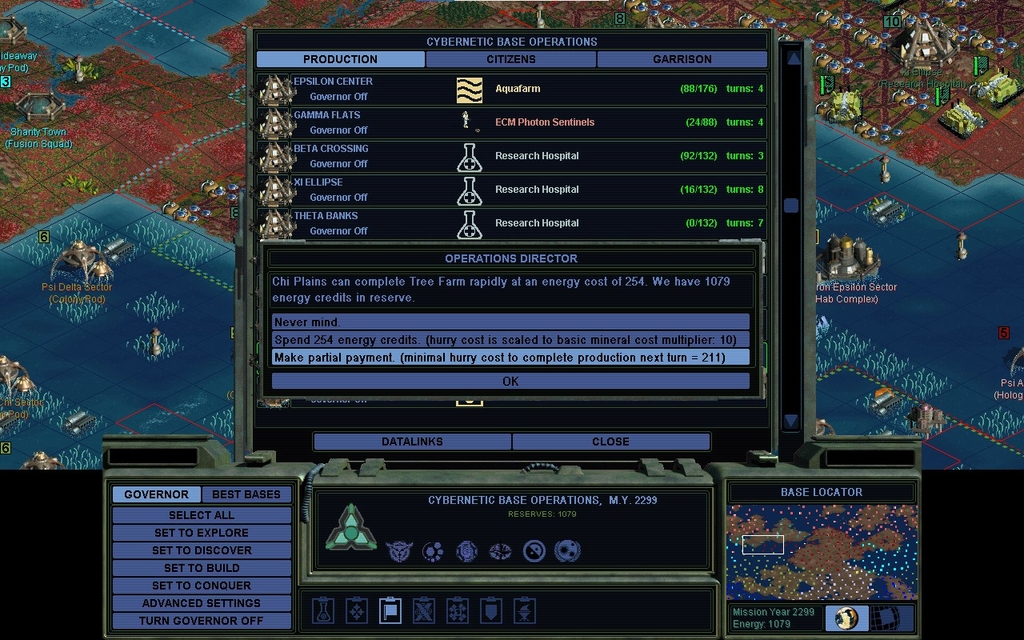The width and height of the screenshot is (1024, 640).
Task: Open the Best Bases tab
Action: 247,494
